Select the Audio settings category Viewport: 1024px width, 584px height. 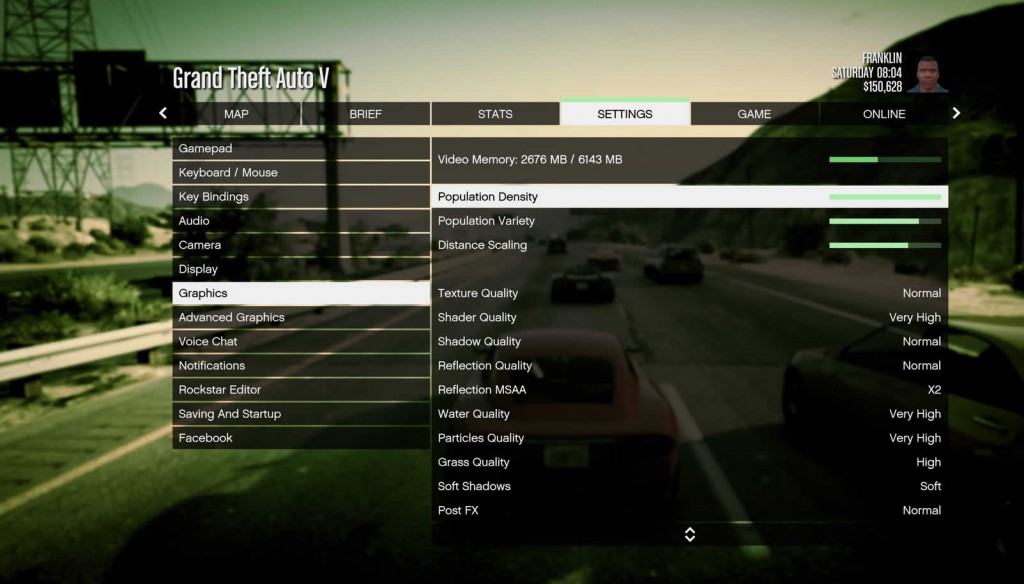[x=301, y=221]
